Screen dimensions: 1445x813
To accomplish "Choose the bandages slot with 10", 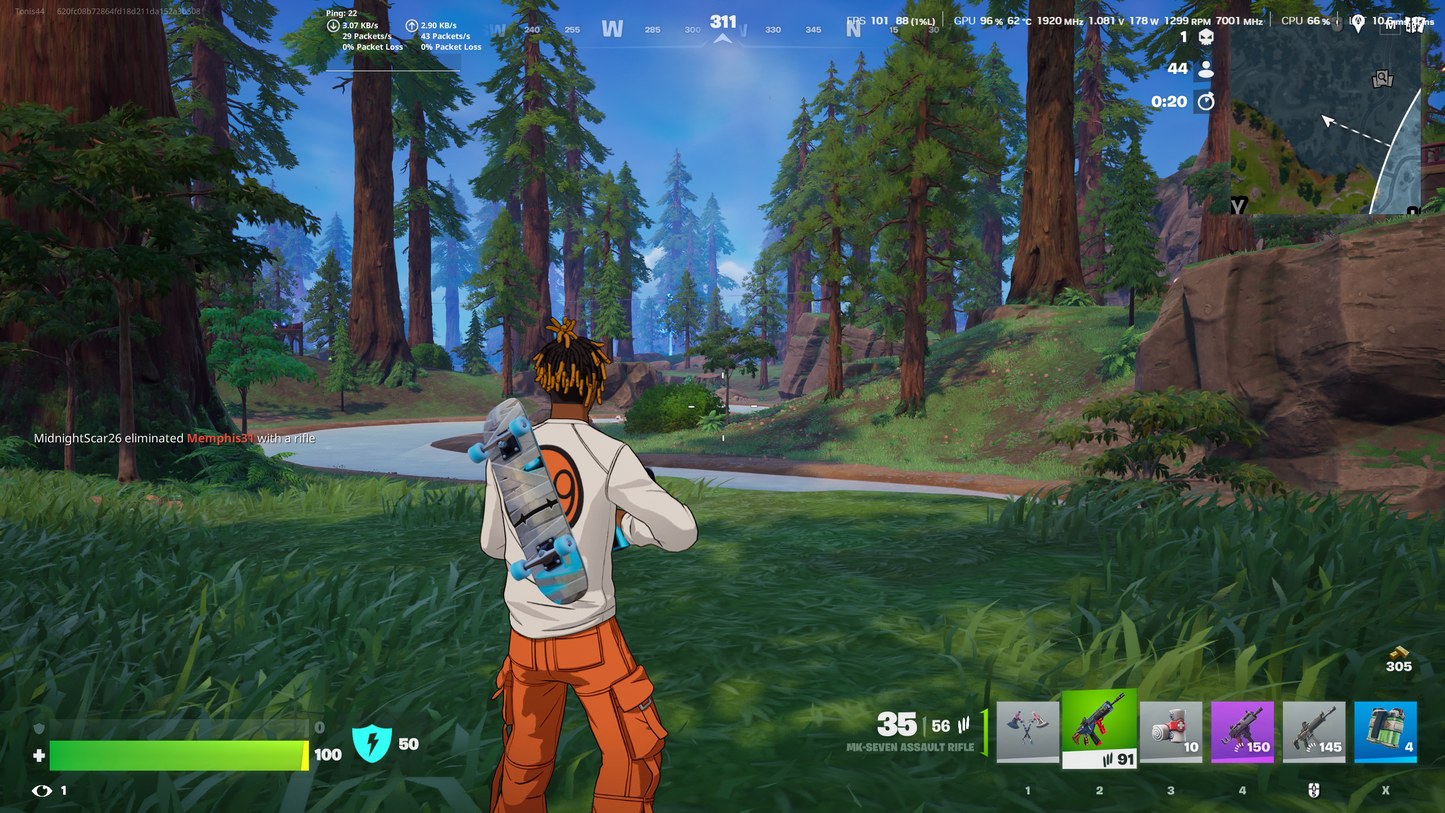I will click(x=1171, y=731).
